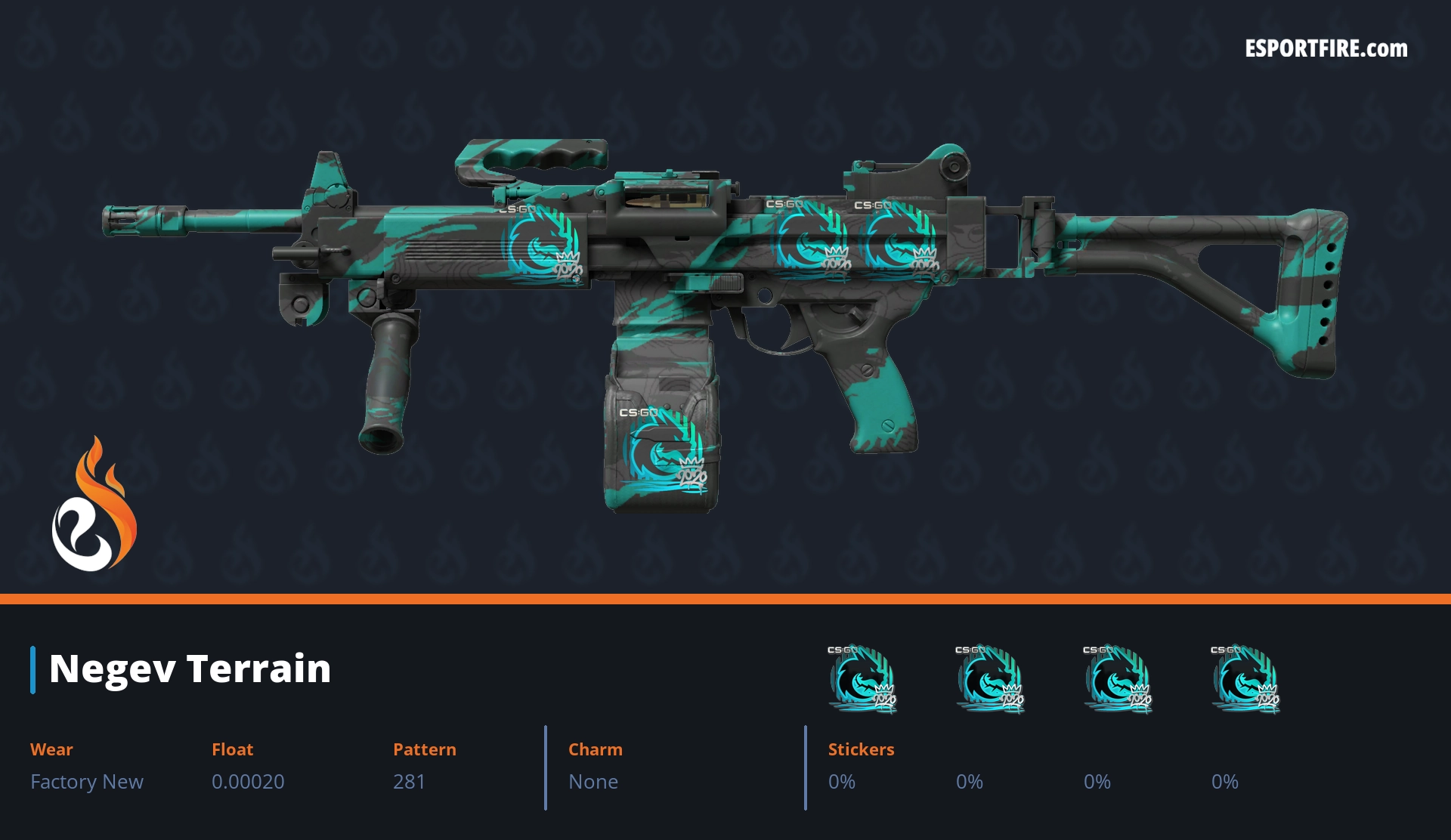Open the ESPORTFIRE.com site link
The width and height of the screenshot is (1451, 840).
(1326, 49)
